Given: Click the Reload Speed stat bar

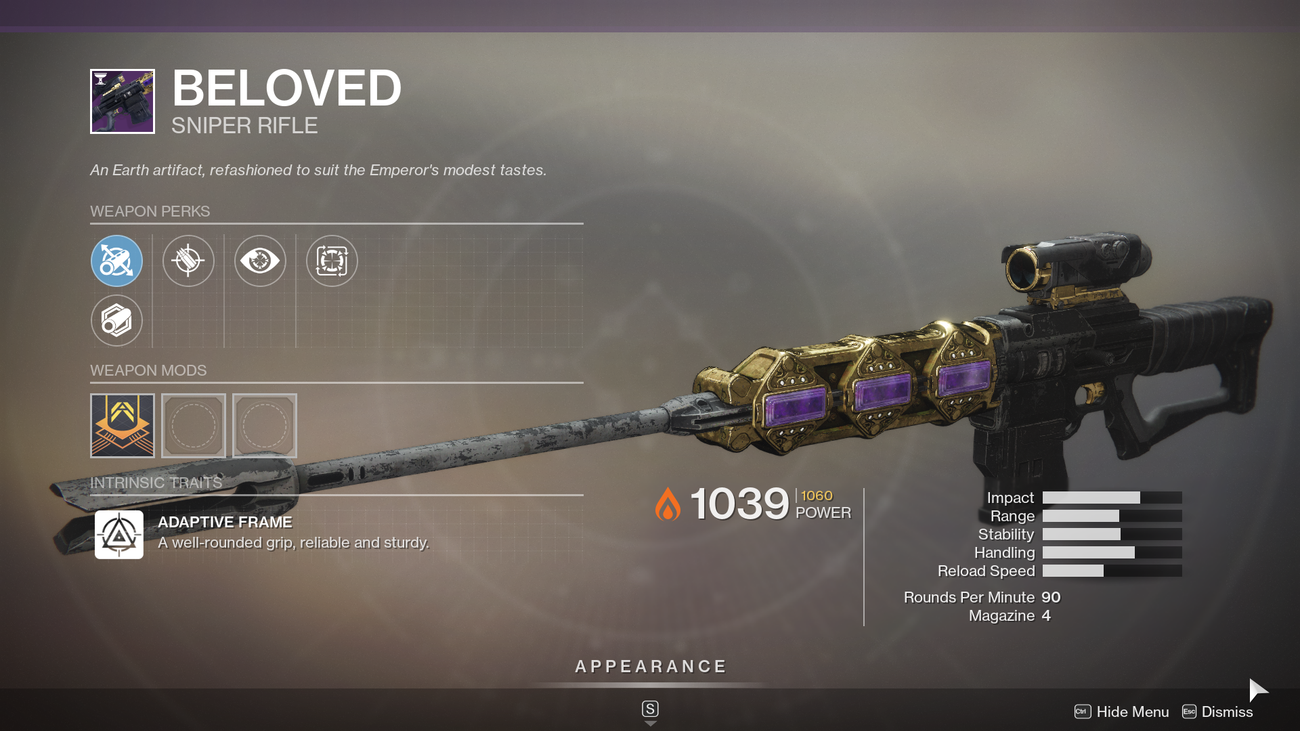Looking at the screenshot, I should pyautogui.click(x=1112, y=570).
